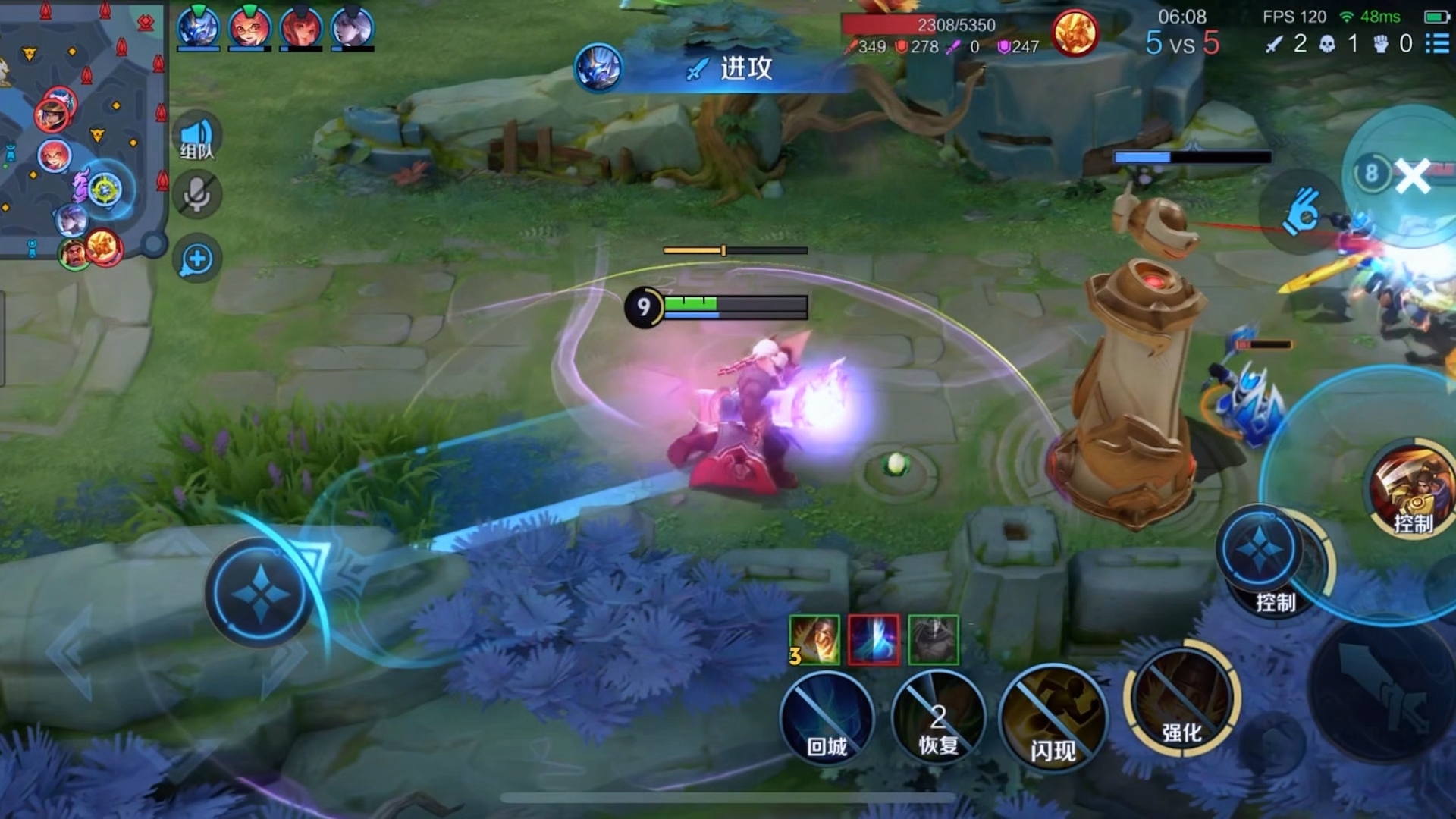
Task: Open the scoreboard list icon
Action: click(1437, 43)
